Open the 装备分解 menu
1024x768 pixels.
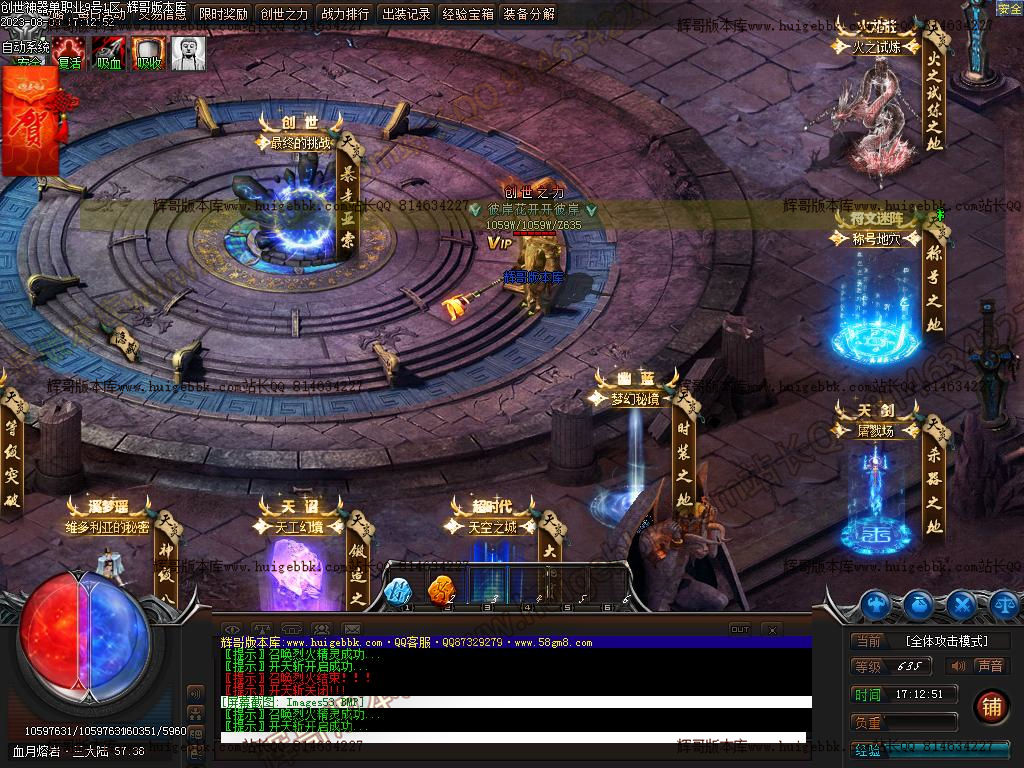tap(529, 14)
